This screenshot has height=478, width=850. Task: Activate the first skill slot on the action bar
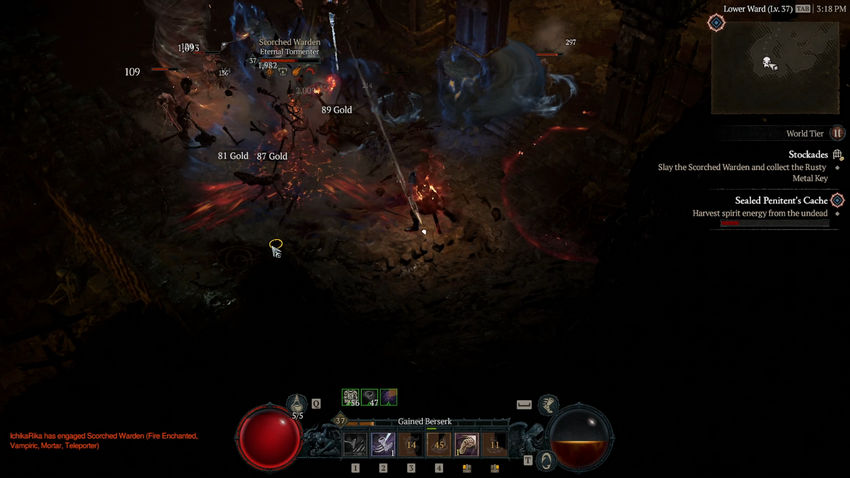click(x=356, y=444)
